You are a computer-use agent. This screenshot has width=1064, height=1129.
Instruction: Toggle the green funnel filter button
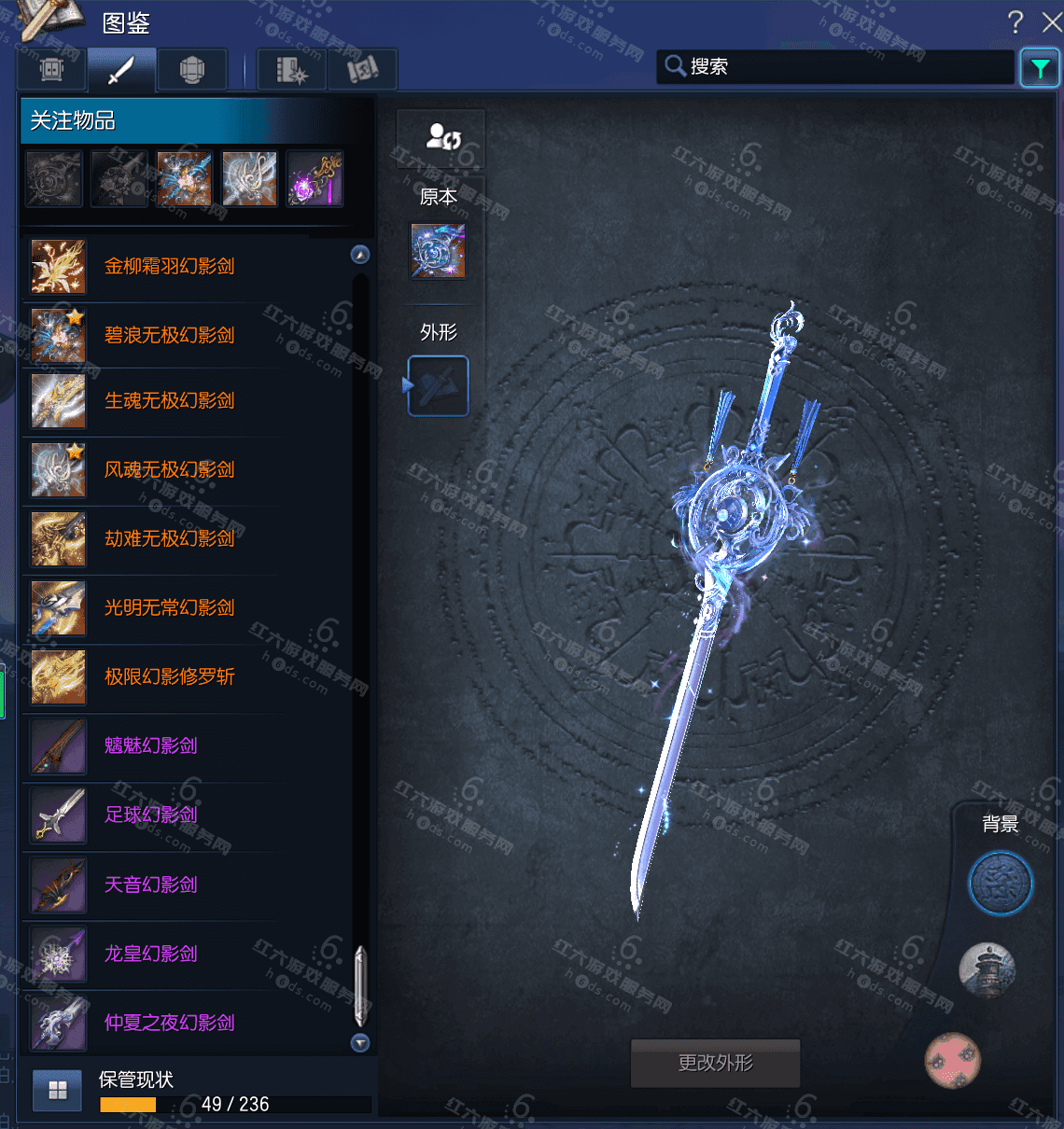(x=1039, y=68)
